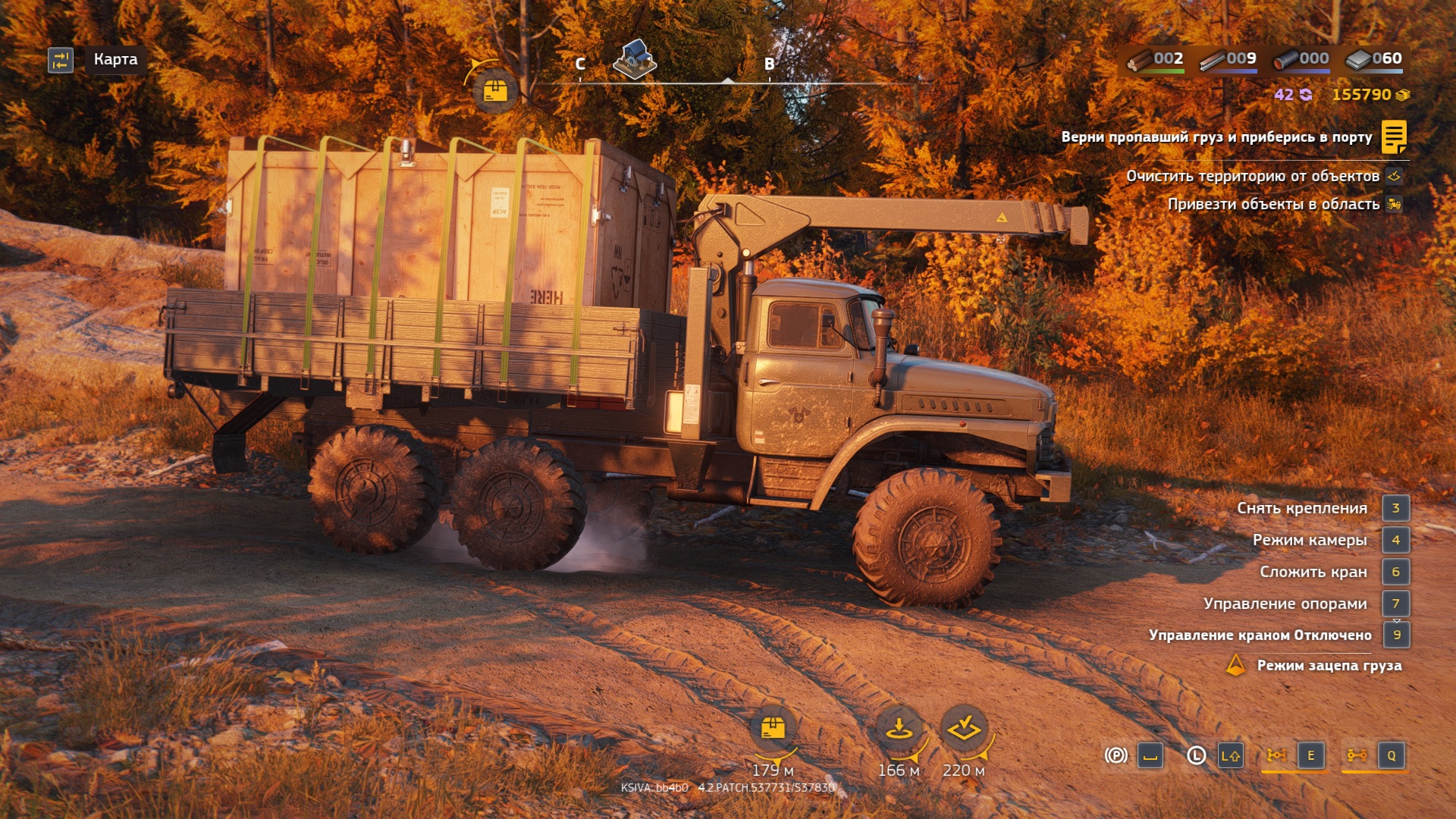Open Управление опорами controls
Screen dimensions: 1456x819
tap(1285, 604)
